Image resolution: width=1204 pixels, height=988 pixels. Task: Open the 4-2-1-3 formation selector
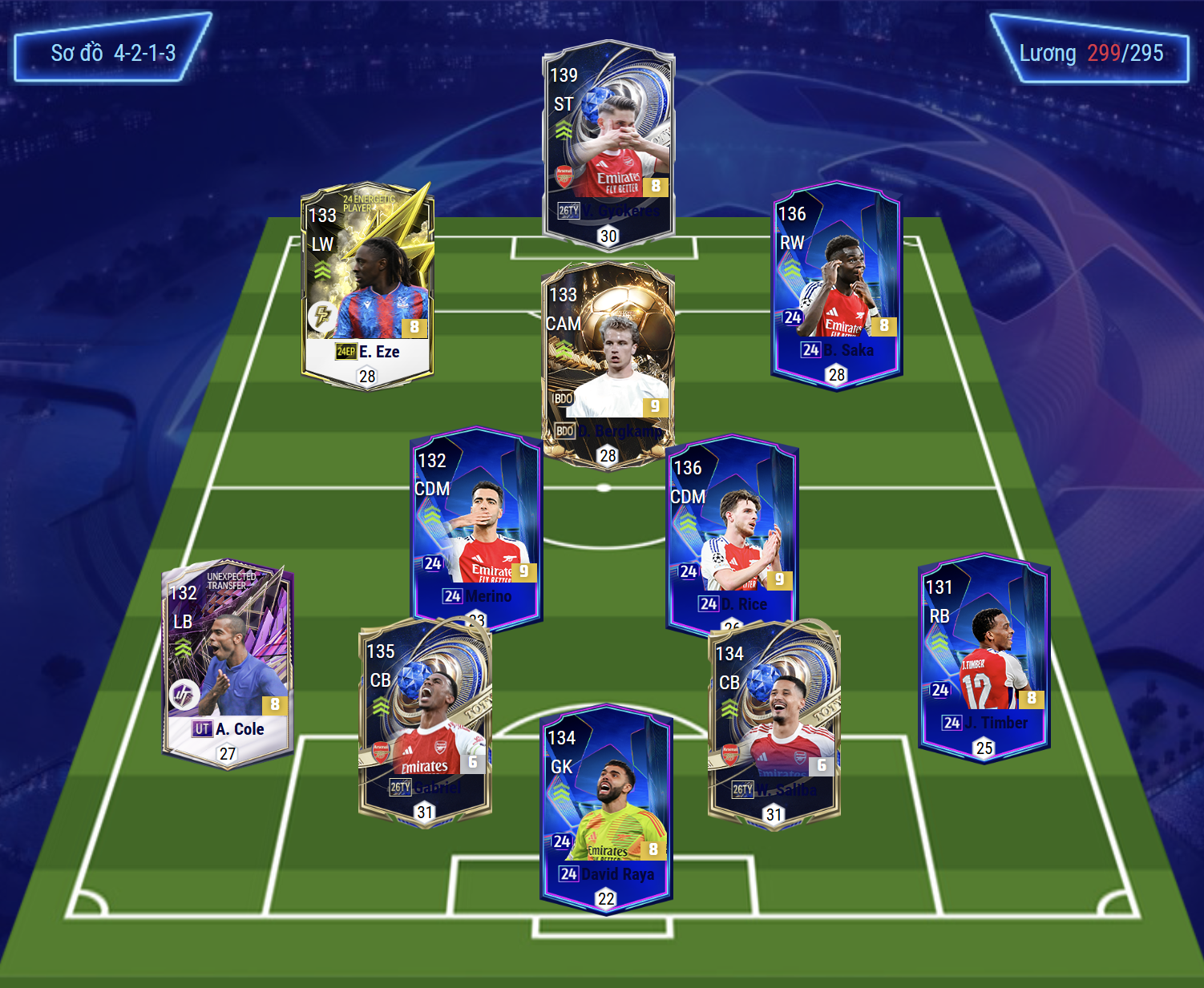[112, 54]
